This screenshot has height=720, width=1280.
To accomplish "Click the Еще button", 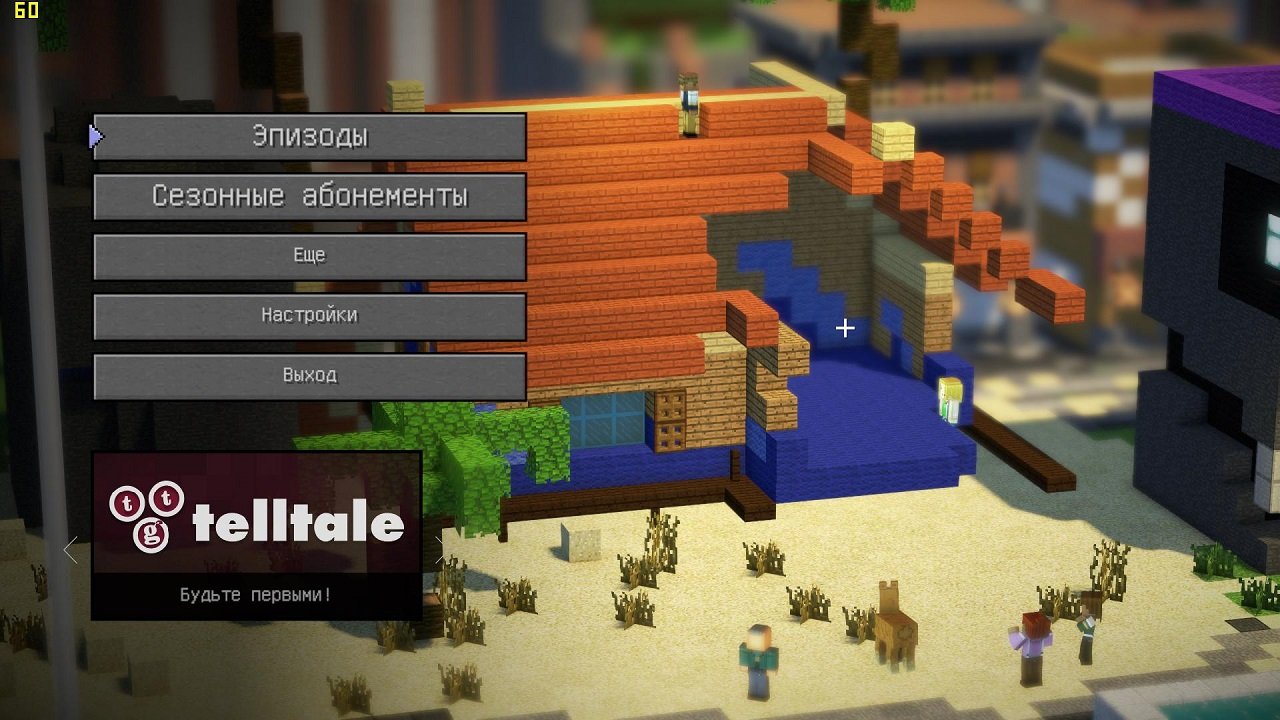I will [309, 256].
